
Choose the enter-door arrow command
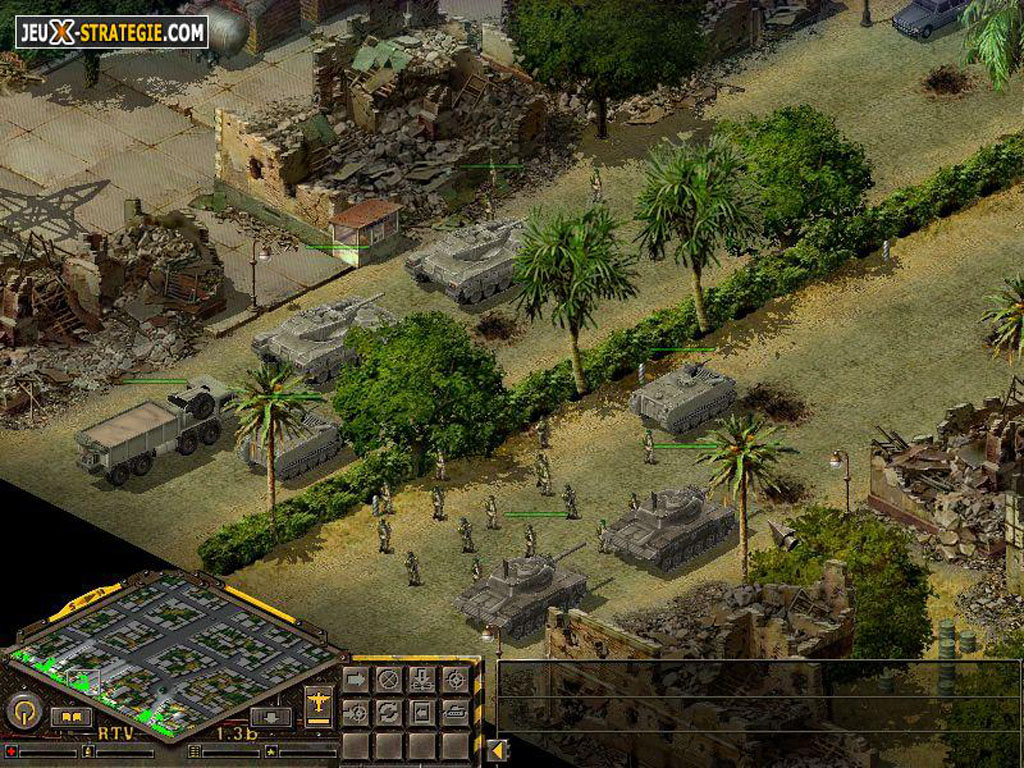pos(422,712)
